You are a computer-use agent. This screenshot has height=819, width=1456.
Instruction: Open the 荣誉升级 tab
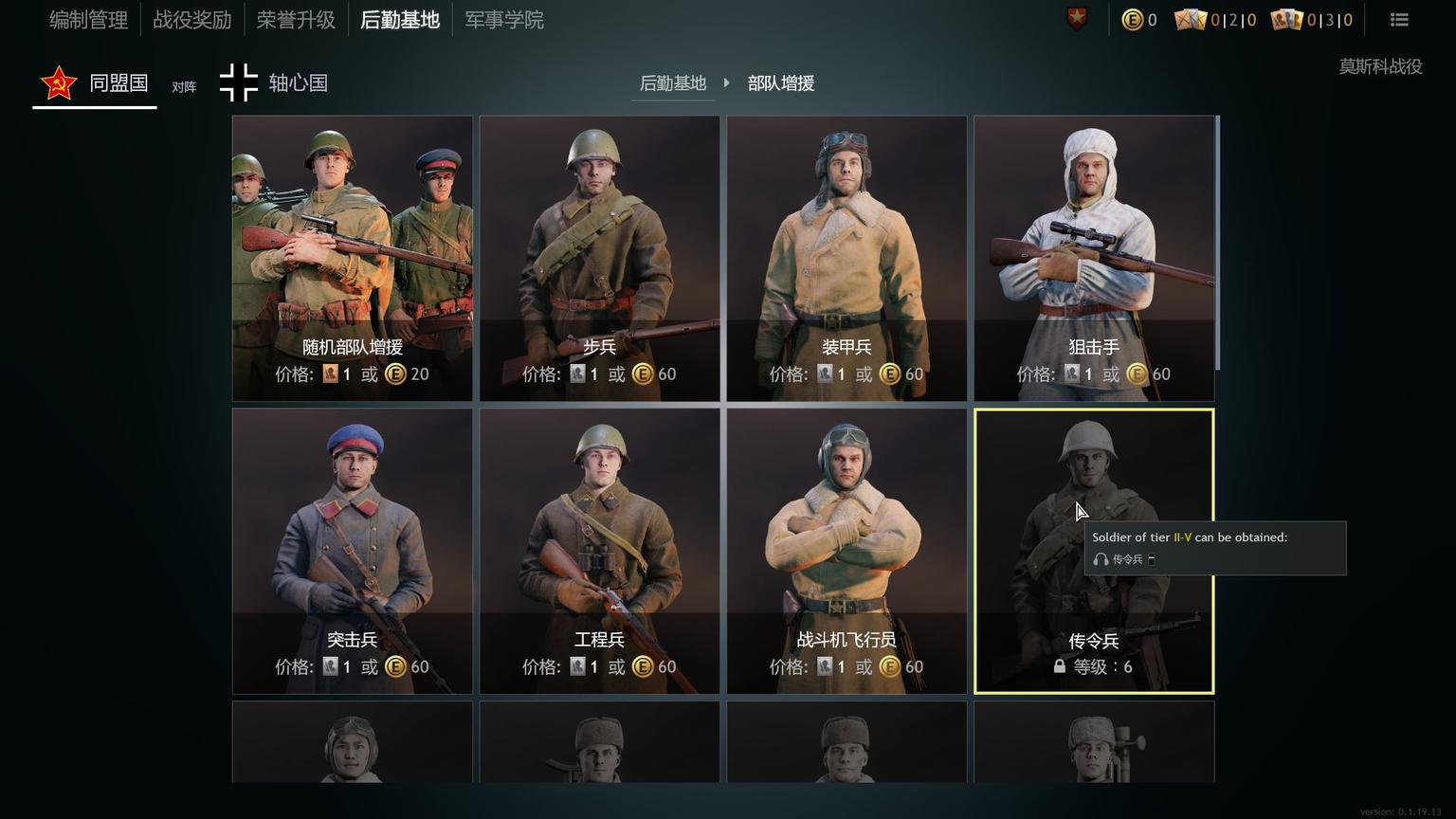pyautogui.click(x=296, y=20)
